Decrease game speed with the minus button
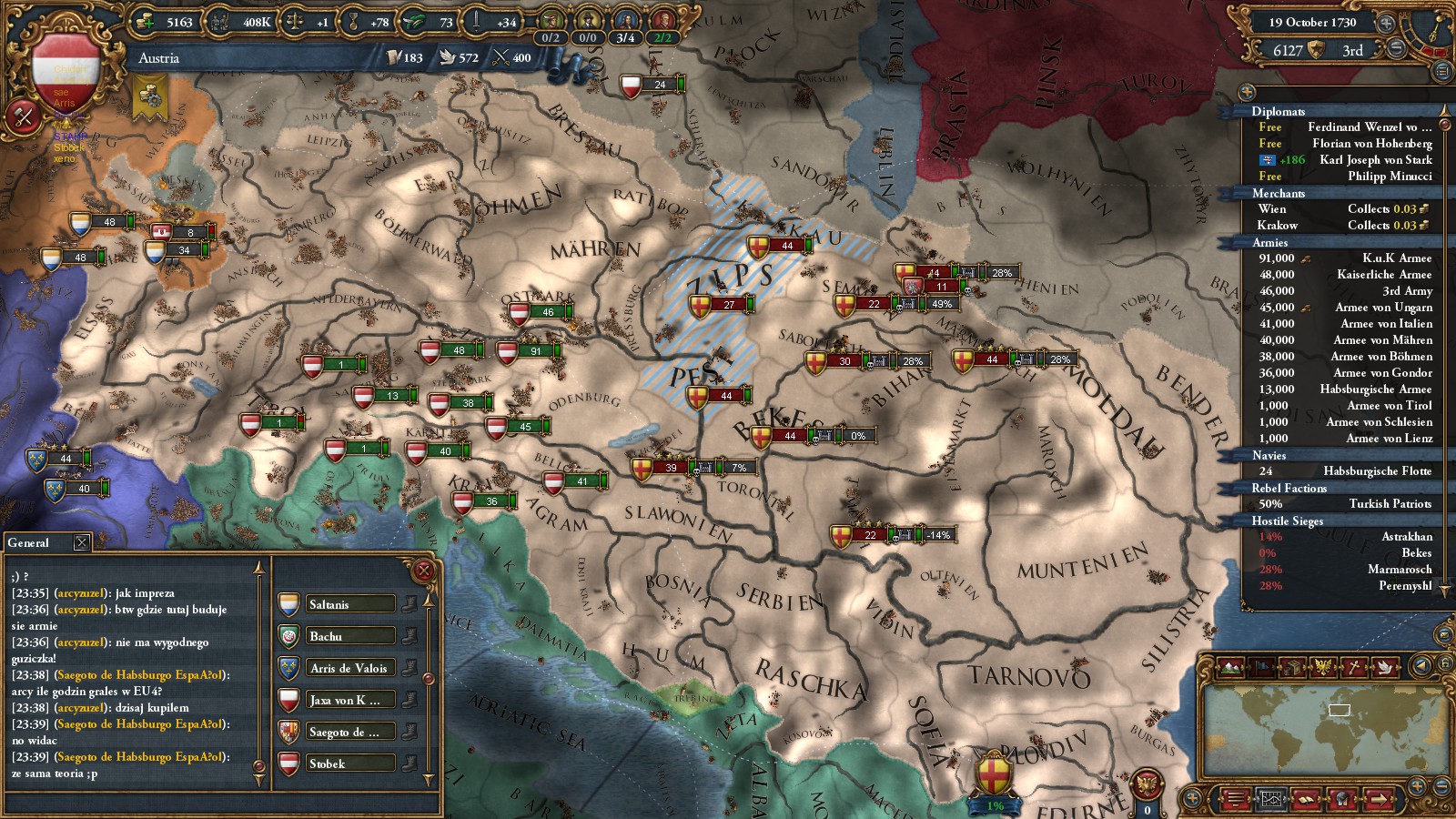The width and height of the screenshot is (1456, 819). 1395,47
